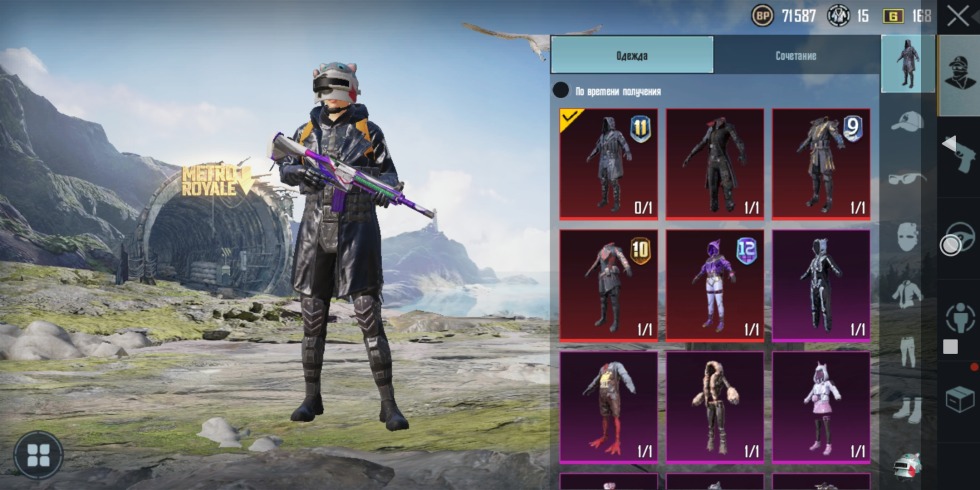This screenshot has width=980, height=490.
Task: Select the equipped outfit with level 11 badge
Action: [x=609, y=163]
